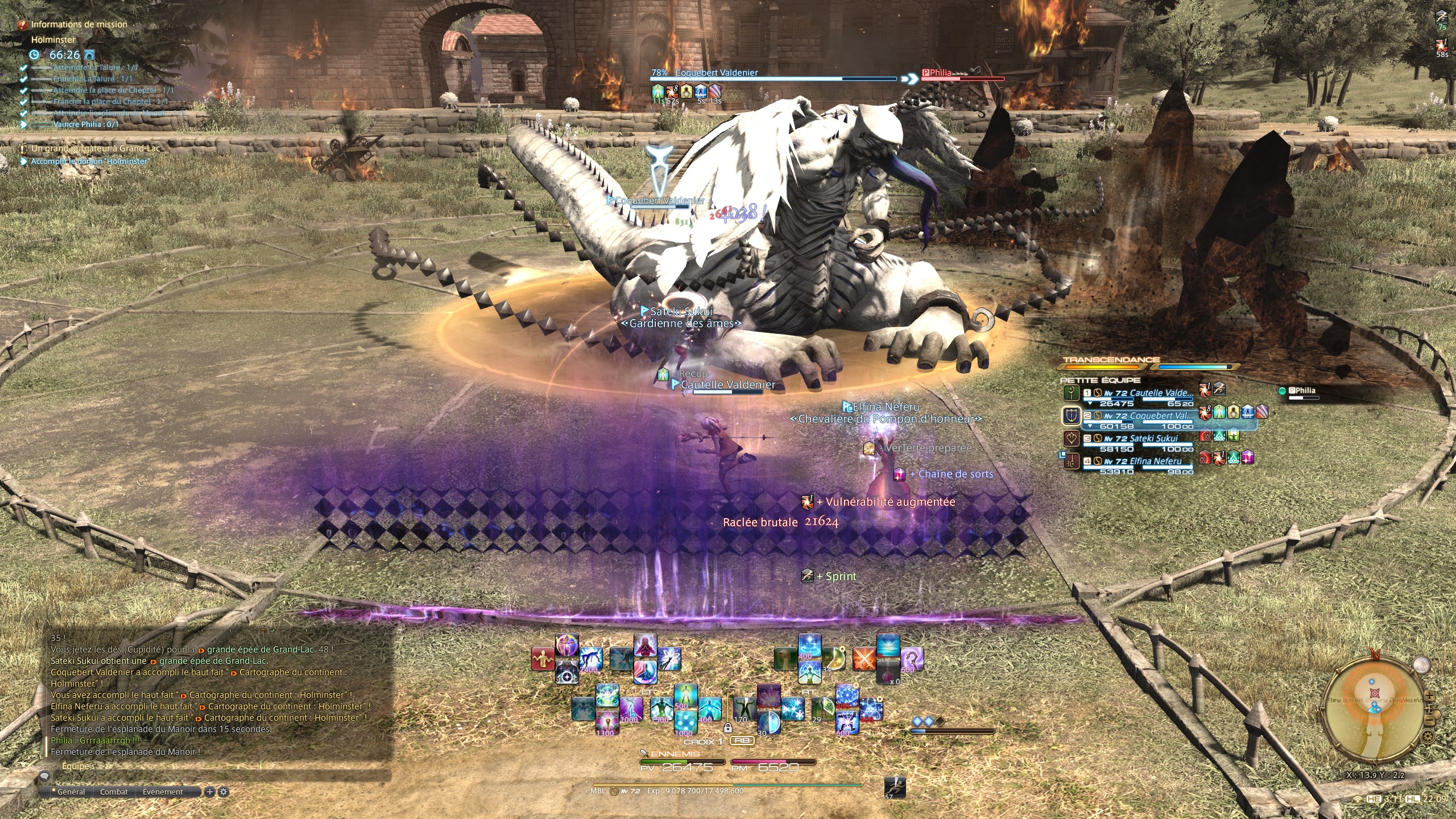Open chat log settings gear

pos(224,792)
